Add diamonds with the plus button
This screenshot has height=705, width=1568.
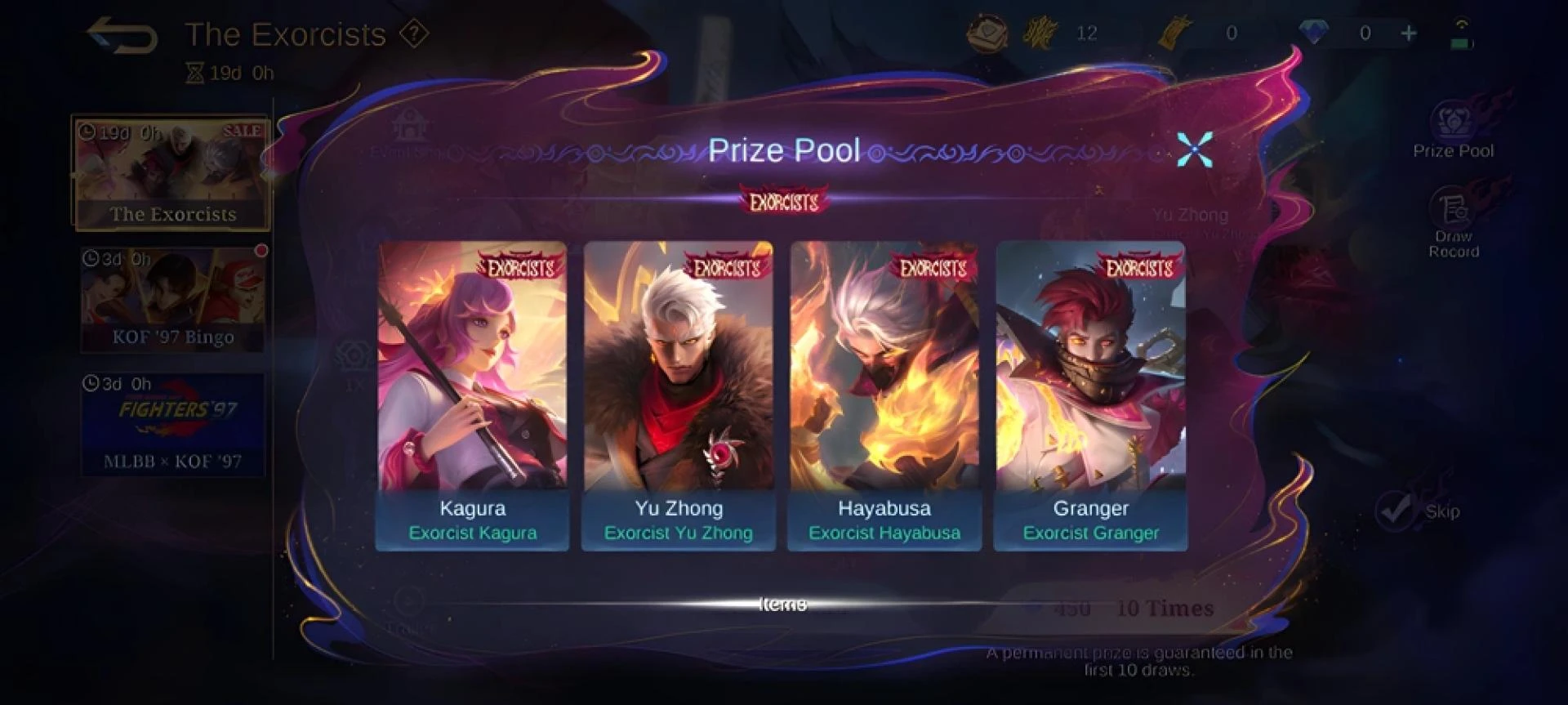click(x=1409, y=33)
